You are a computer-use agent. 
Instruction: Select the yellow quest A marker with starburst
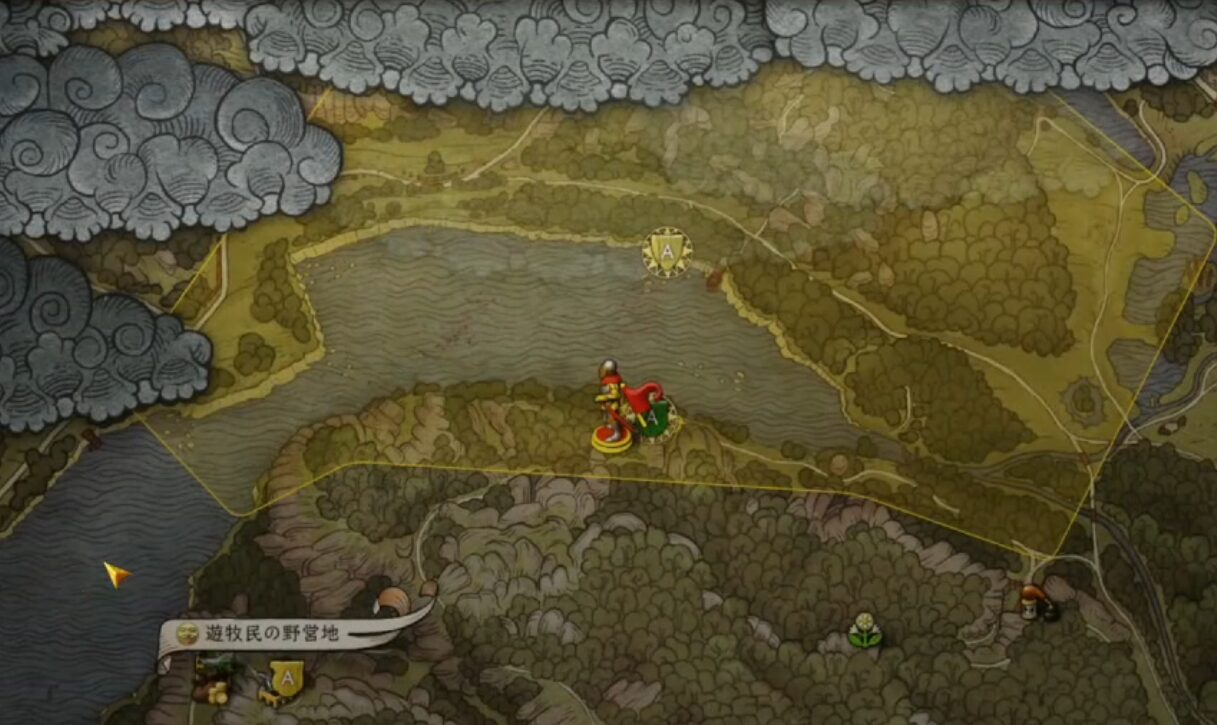[x=667, y=253]
